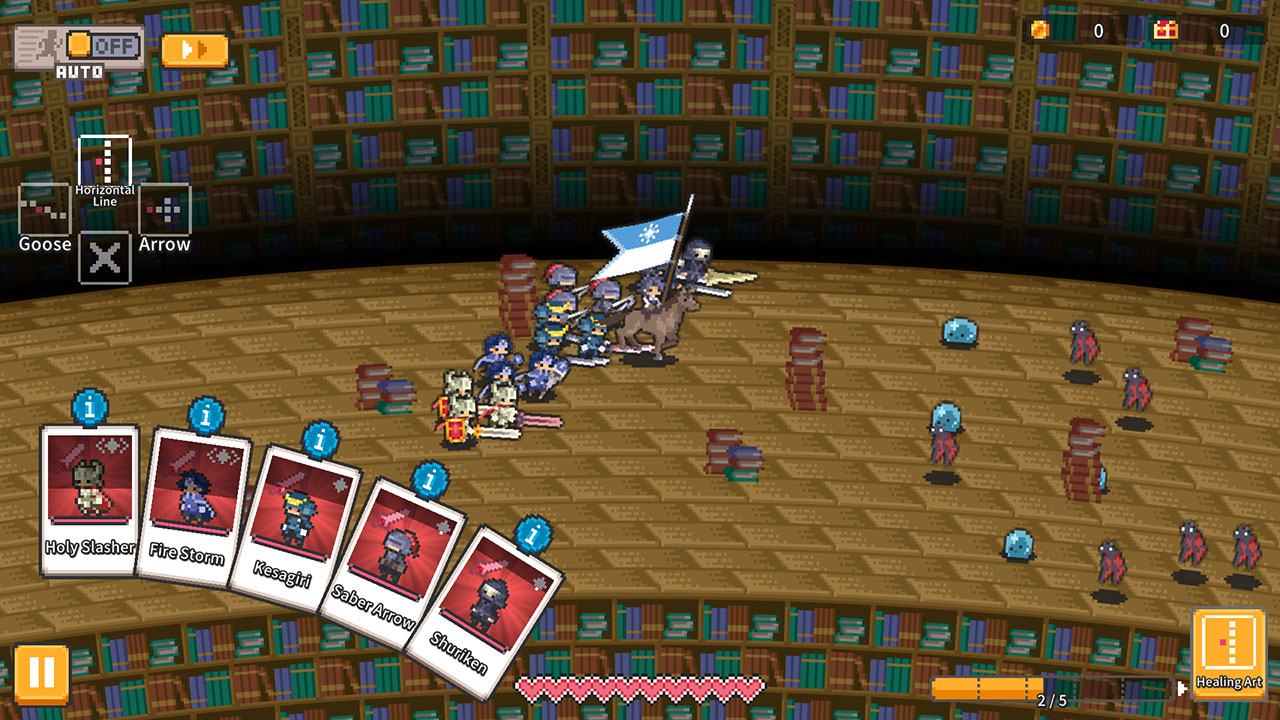
Task: Show details for the Shuriken card
Action: point(532,536)
